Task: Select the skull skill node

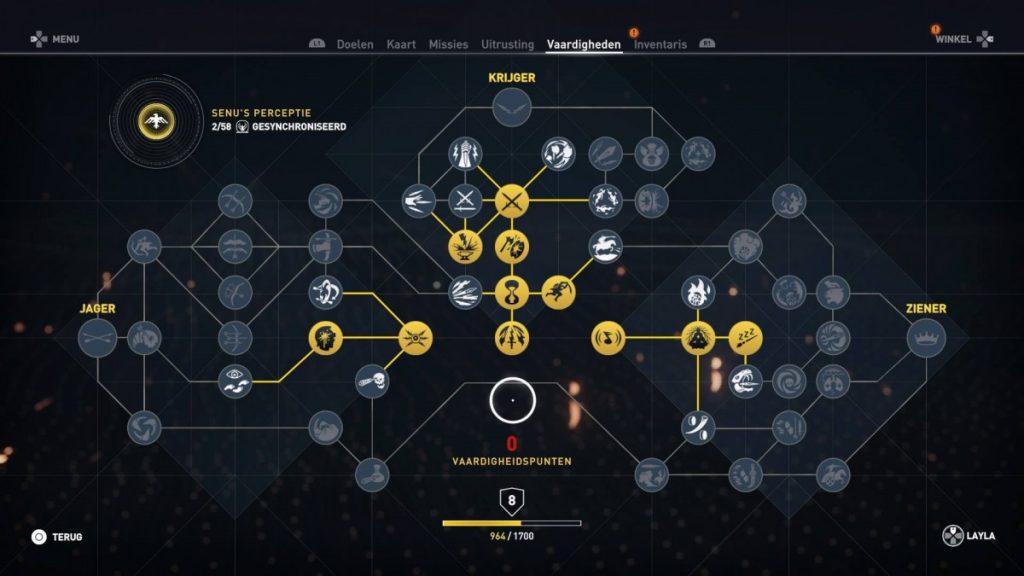Action: [372, 380]
